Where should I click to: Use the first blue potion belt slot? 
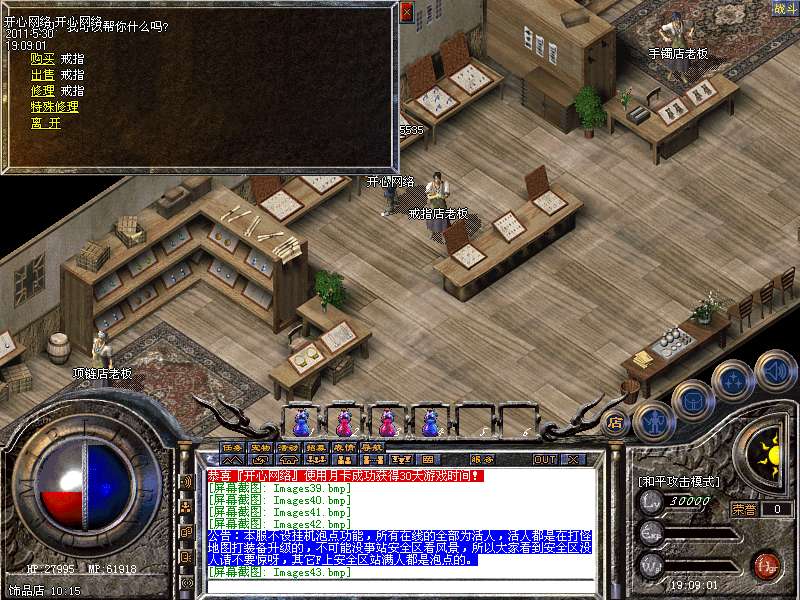click(301, 423)
